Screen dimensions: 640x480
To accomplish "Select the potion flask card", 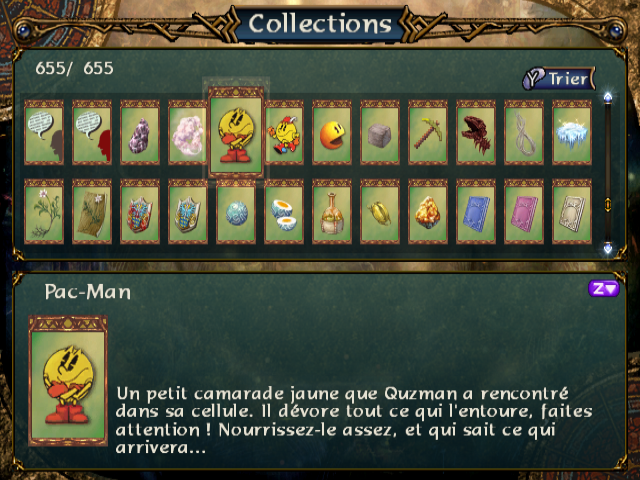I will [x=332, y=211].
